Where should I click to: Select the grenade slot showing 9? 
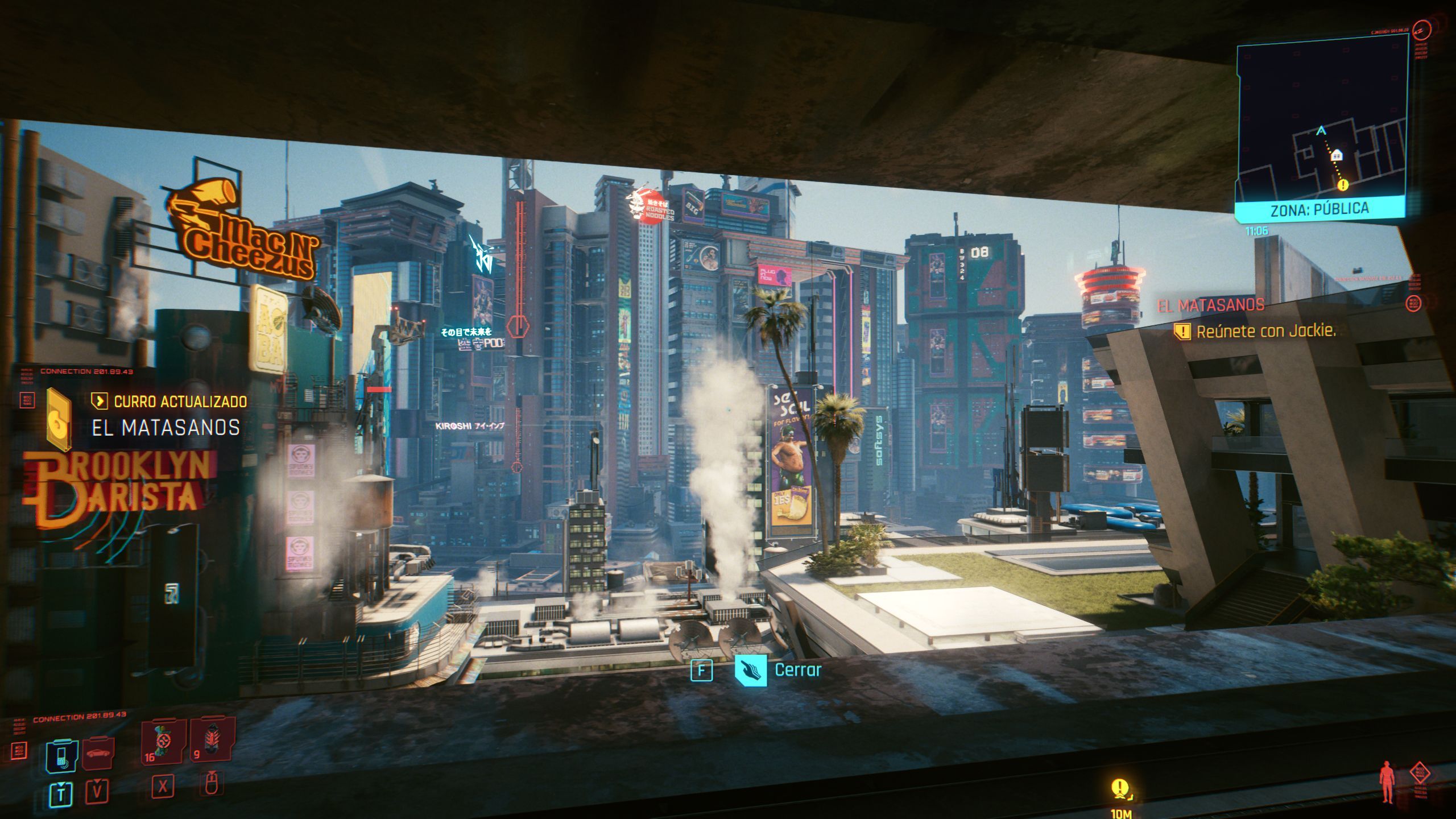(x=212, y=739)
